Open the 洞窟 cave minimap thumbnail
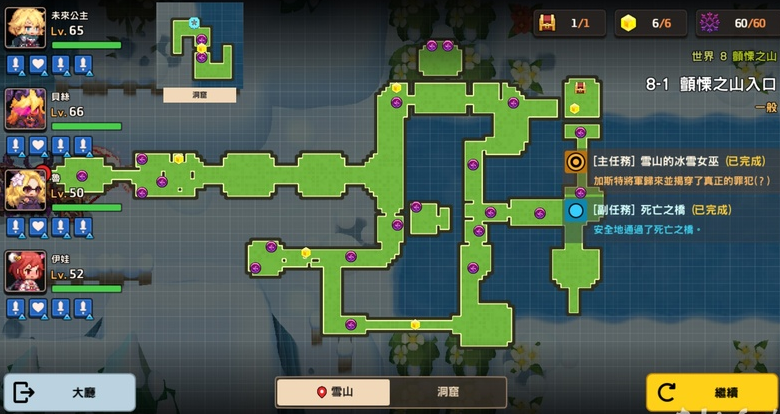780x414 pixels. pos(199,52)
